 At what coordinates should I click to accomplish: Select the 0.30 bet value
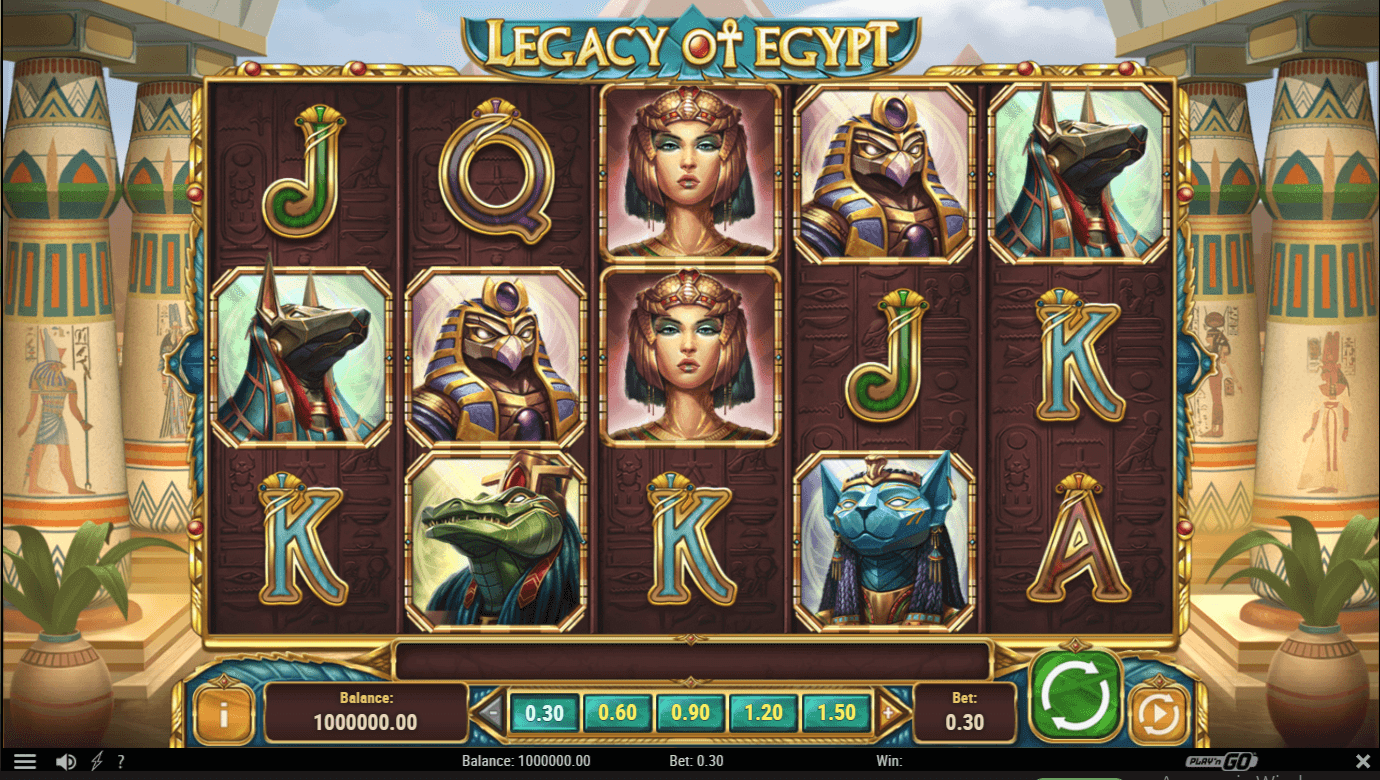544,713
